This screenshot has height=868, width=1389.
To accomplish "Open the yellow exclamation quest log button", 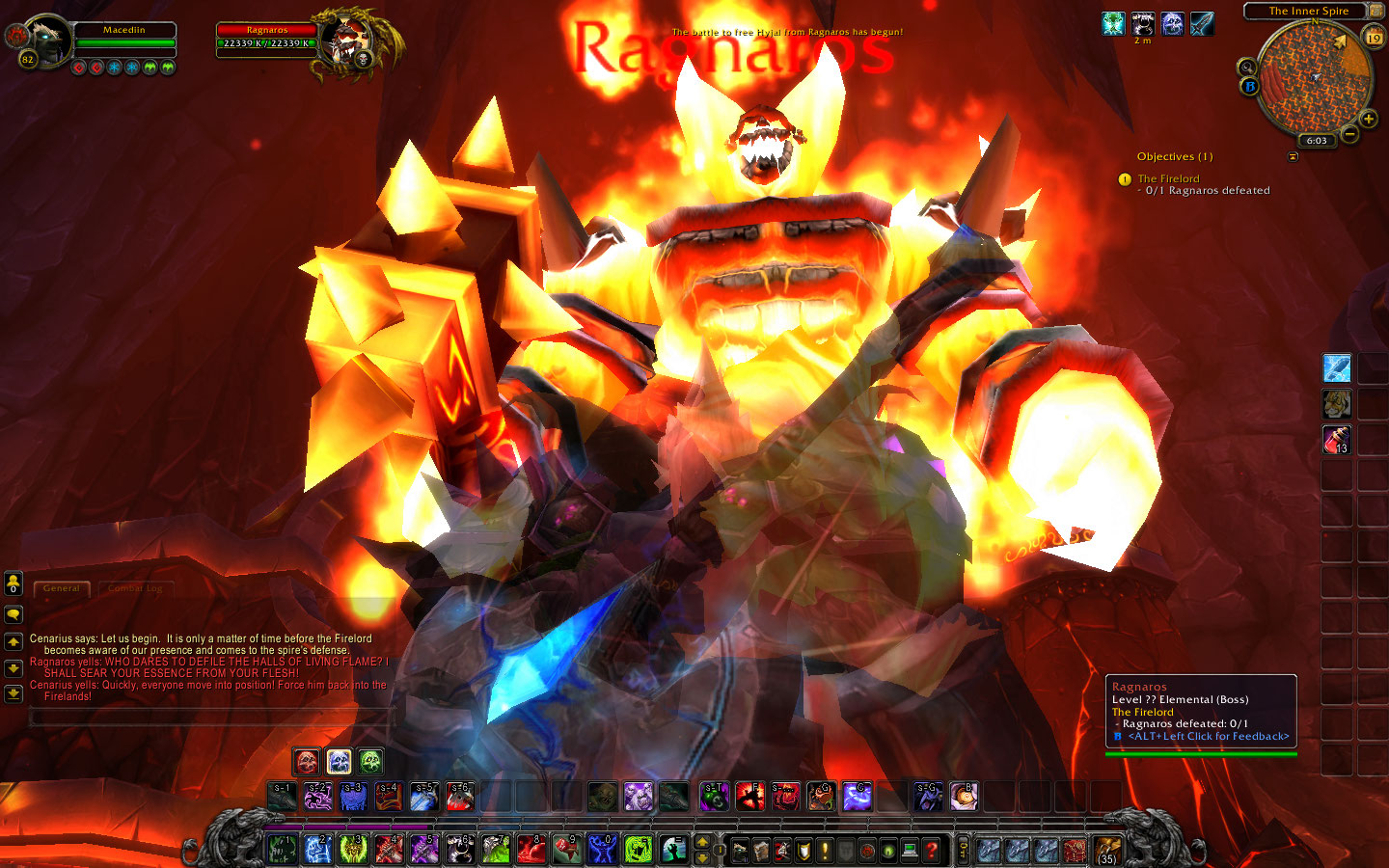I will 825,851.
